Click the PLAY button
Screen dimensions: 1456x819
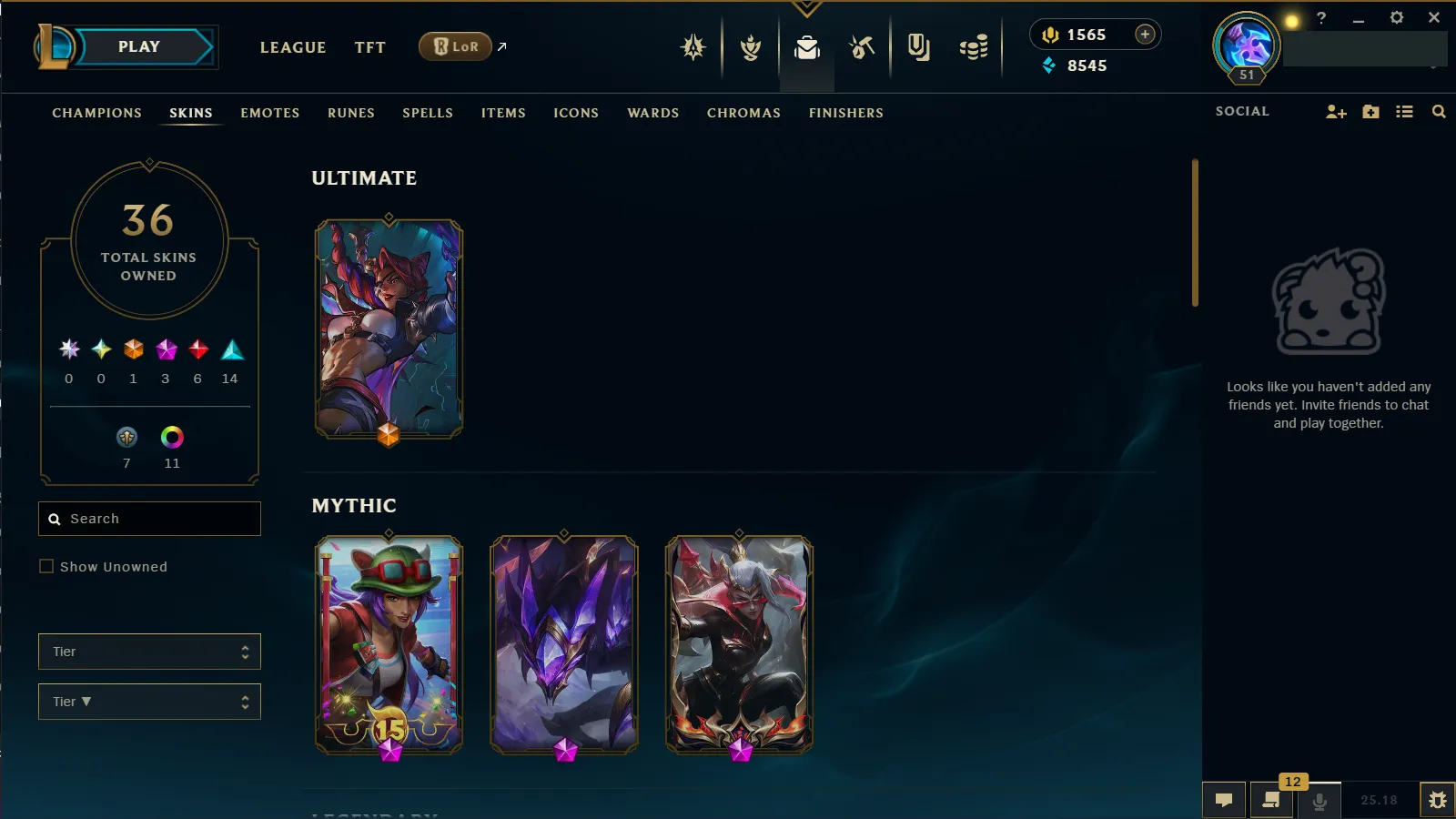point(139,47)
